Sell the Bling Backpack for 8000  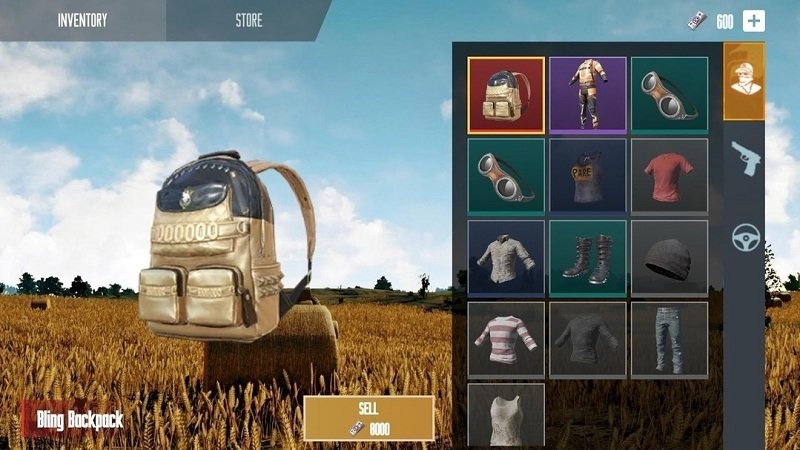tap(368, 418)
